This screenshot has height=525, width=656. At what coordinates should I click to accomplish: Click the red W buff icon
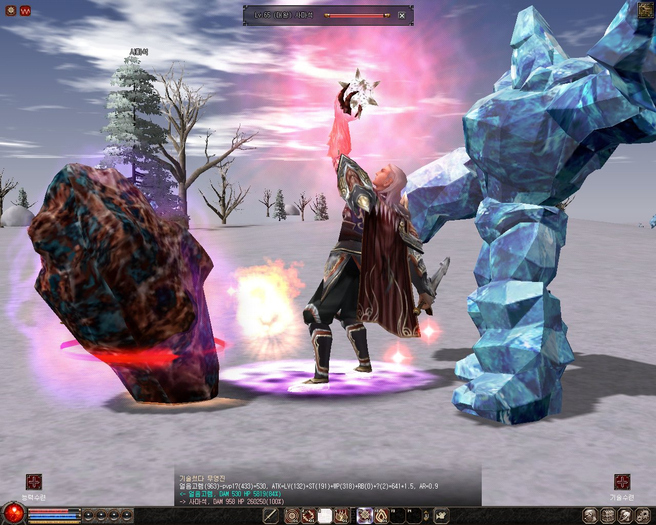pos(25,11)
